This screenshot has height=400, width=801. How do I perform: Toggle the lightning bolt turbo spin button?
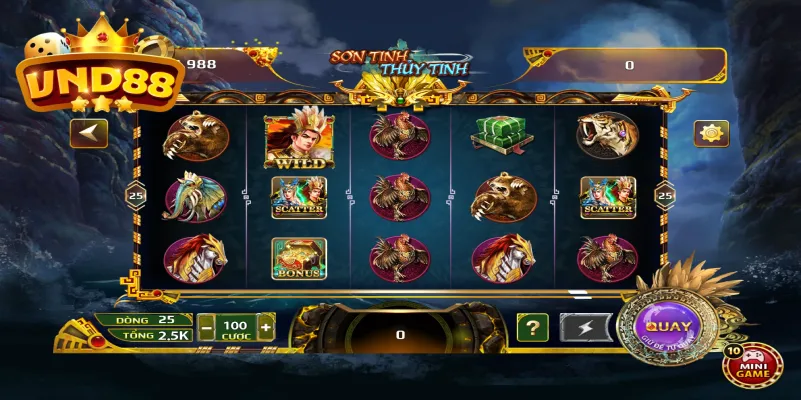click(586, 327)
